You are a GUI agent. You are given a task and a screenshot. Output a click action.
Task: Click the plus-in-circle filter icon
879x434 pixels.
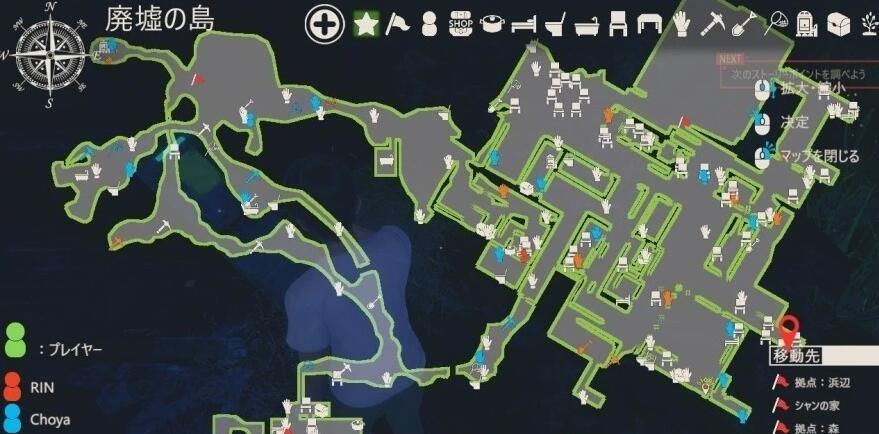tap(324, 23)
